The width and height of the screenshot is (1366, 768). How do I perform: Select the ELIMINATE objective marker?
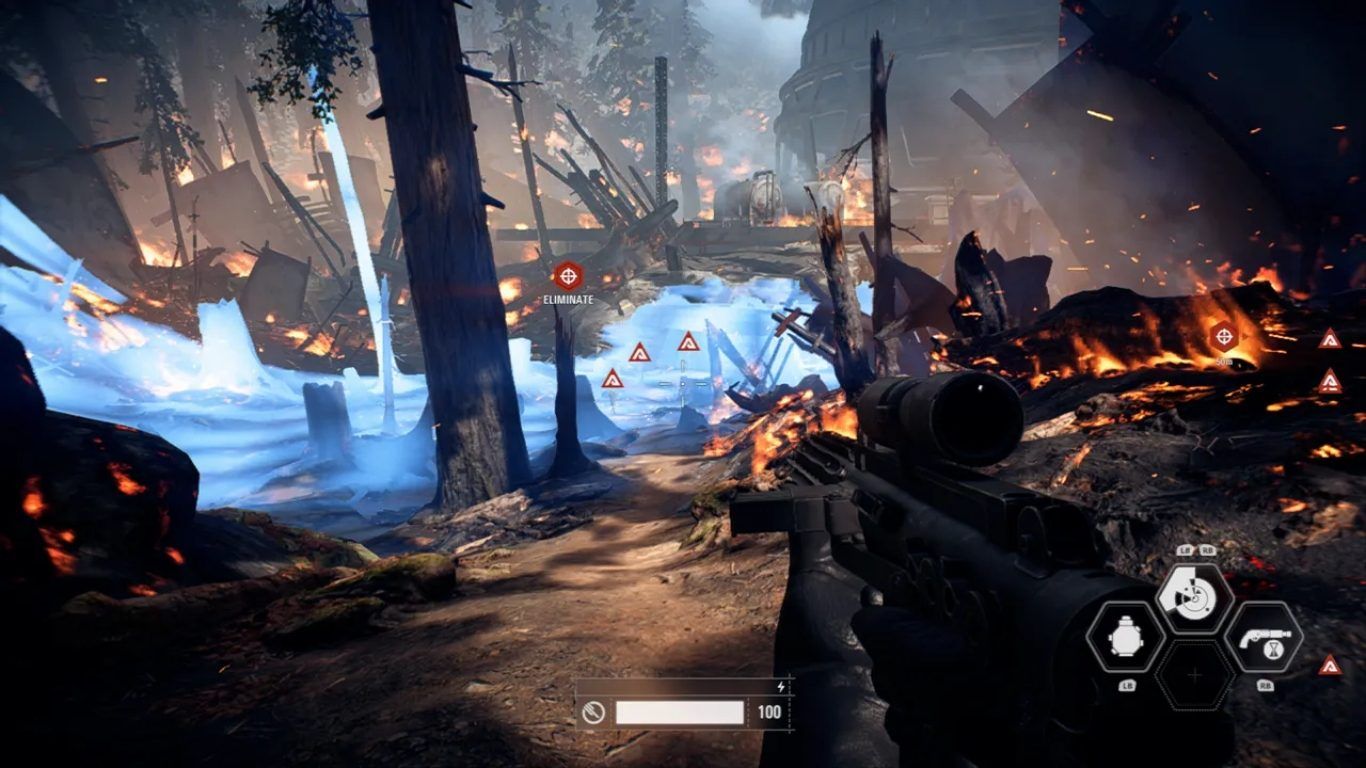(x=568, y=276)
